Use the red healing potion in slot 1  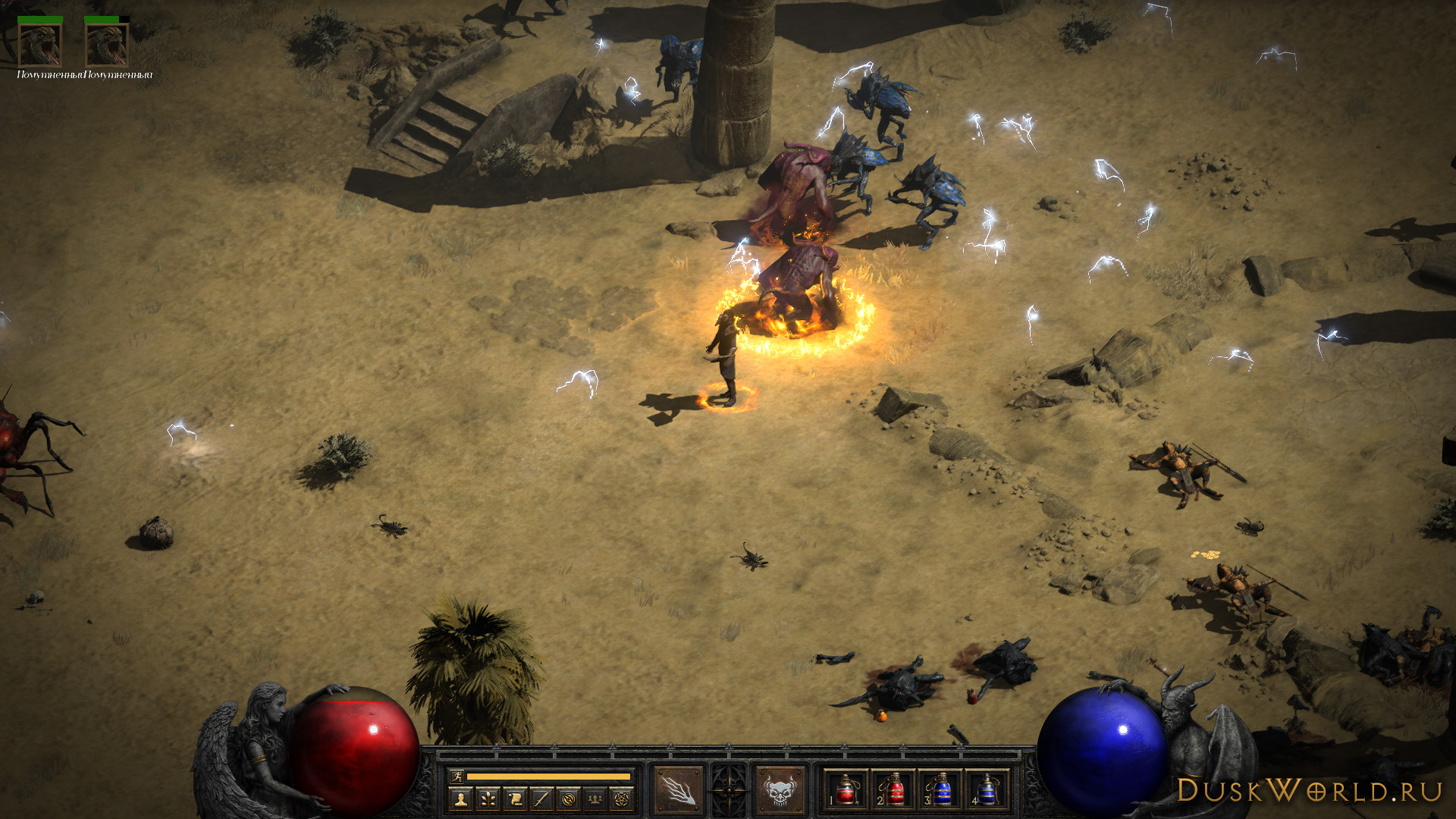846,790
